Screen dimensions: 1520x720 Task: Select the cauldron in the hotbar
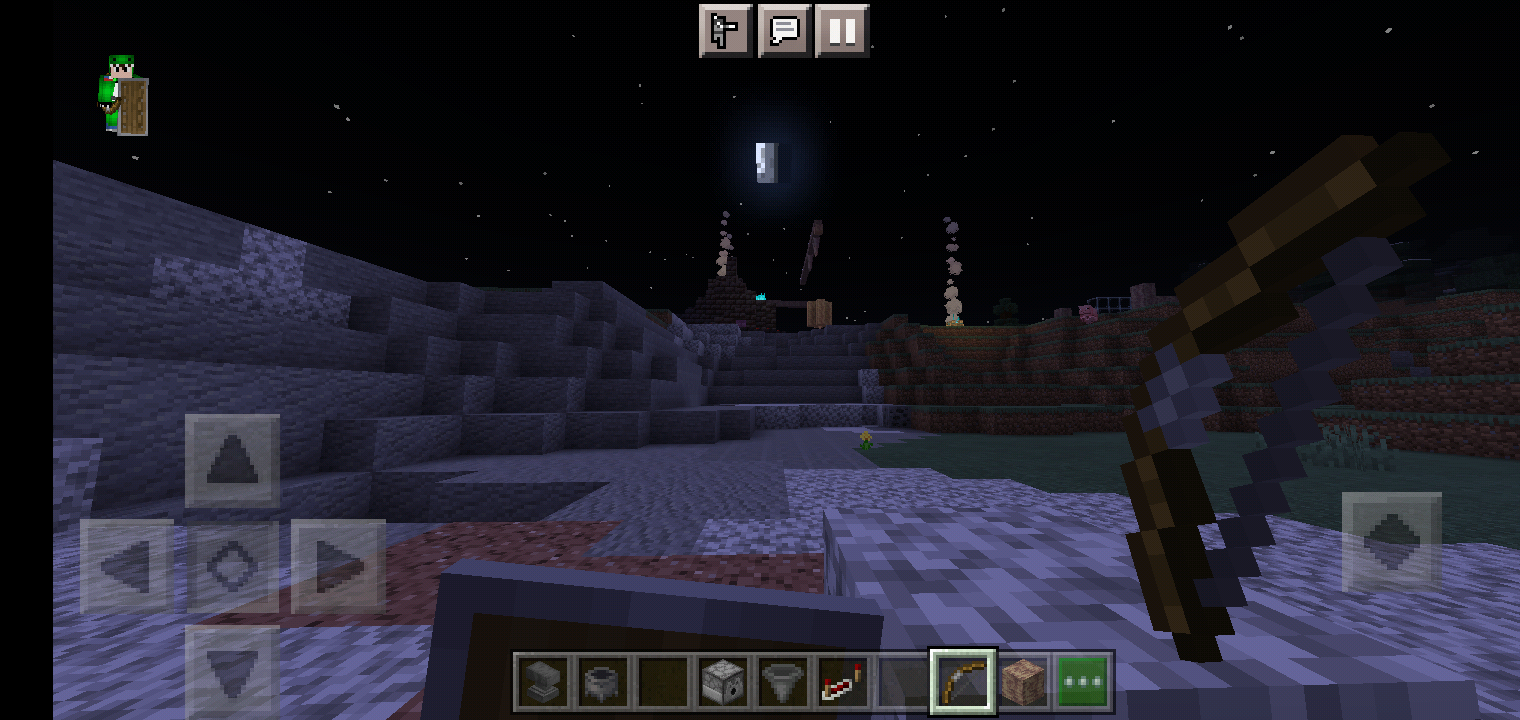pos(604,683)
